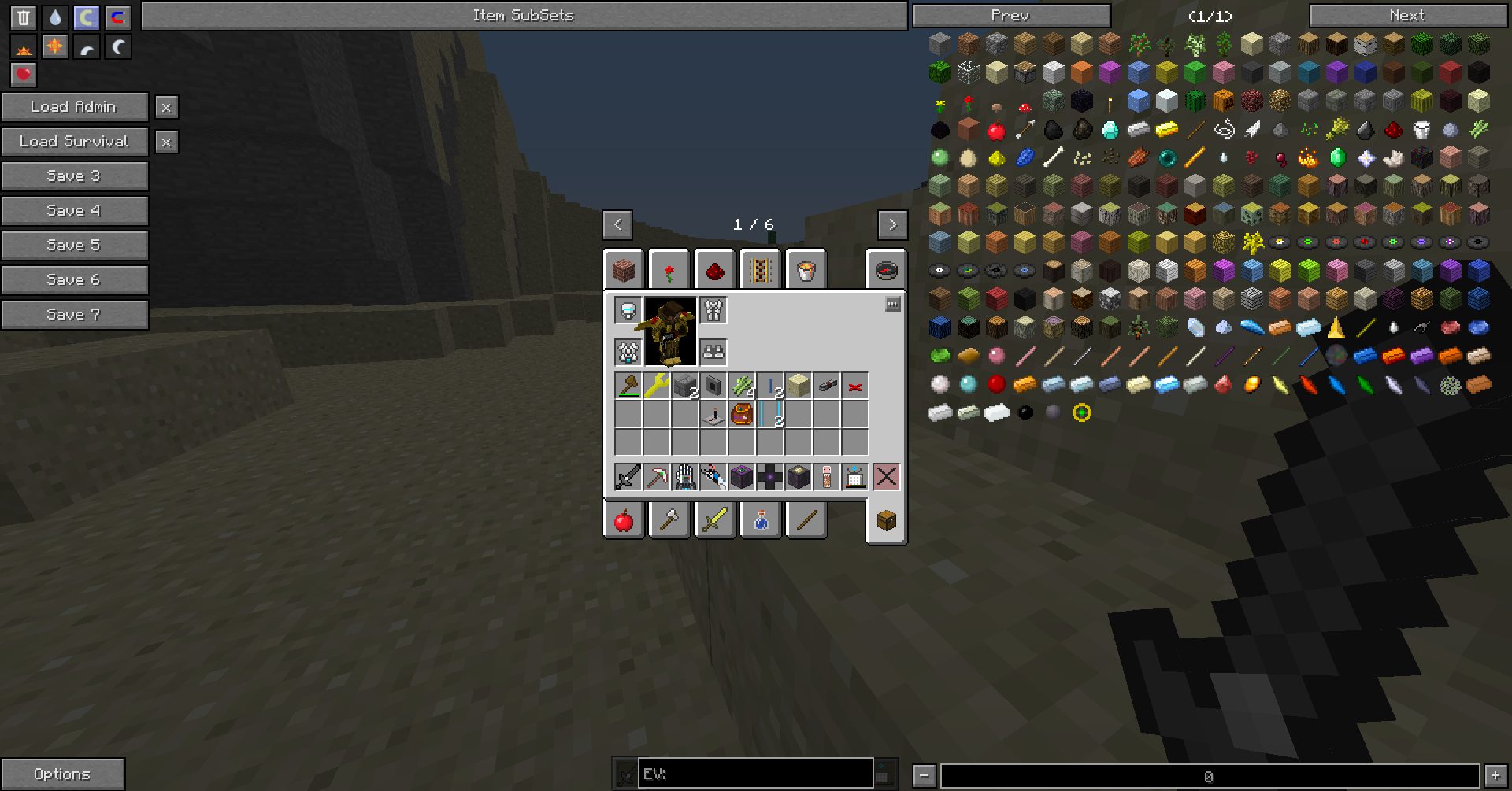
Task: Switch to the red apple food tab
Action: (x=624, y=520)
